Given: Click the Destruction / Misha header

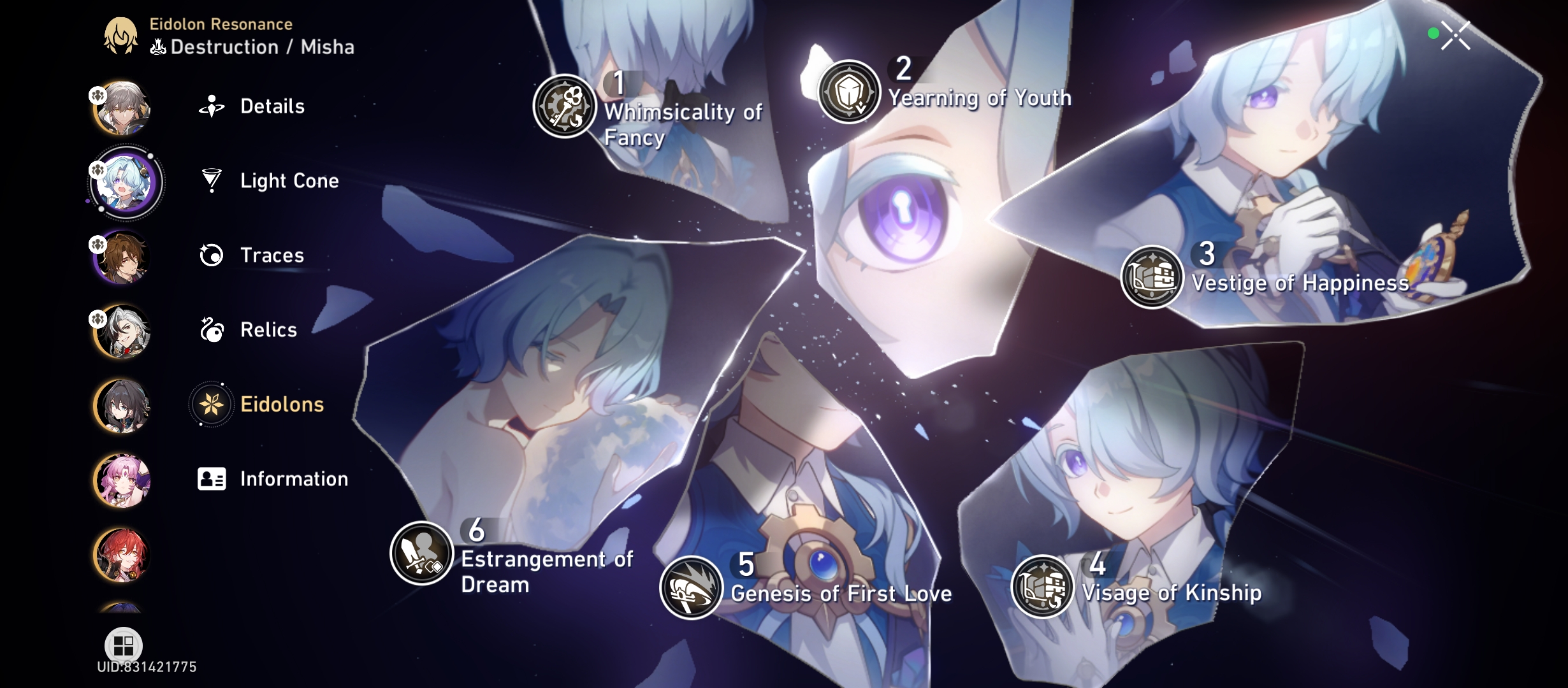Looking at the screenshot, I should tap(252, 46).
